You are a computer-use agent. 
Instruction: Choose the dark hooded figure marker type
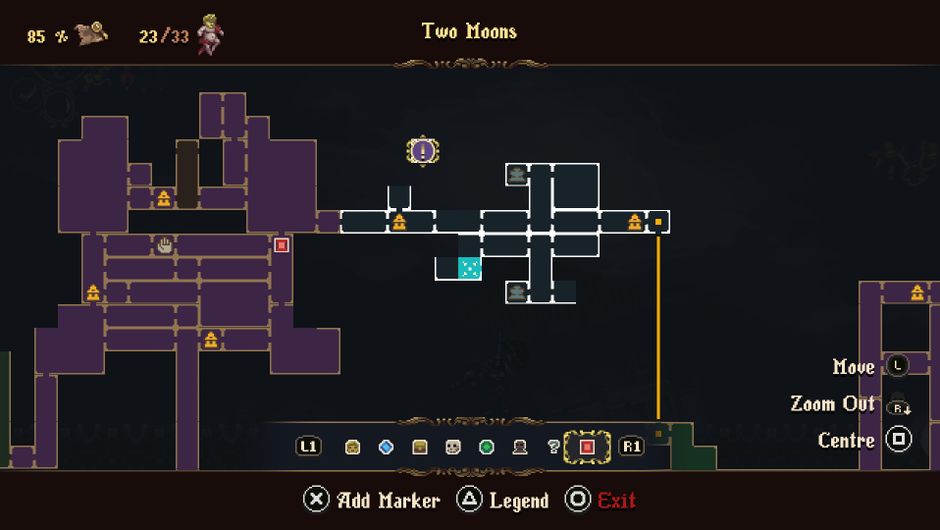tap(520, 447)
